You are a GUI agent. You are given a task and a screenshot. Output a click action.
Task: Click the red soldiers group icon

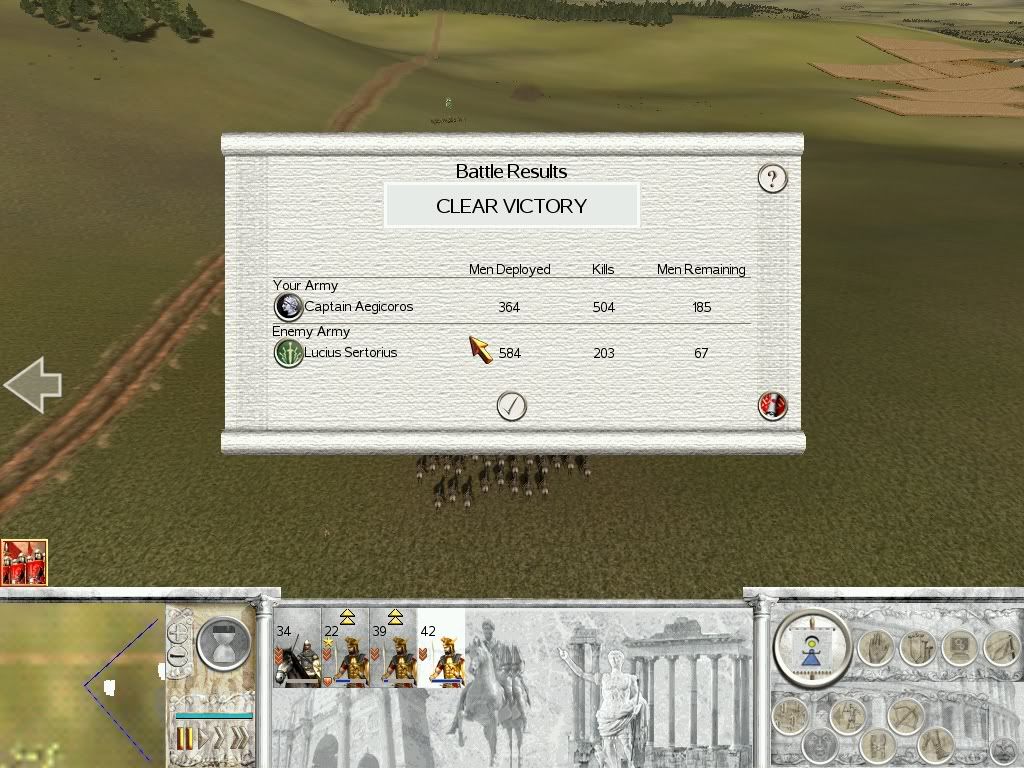pos(24,562)
